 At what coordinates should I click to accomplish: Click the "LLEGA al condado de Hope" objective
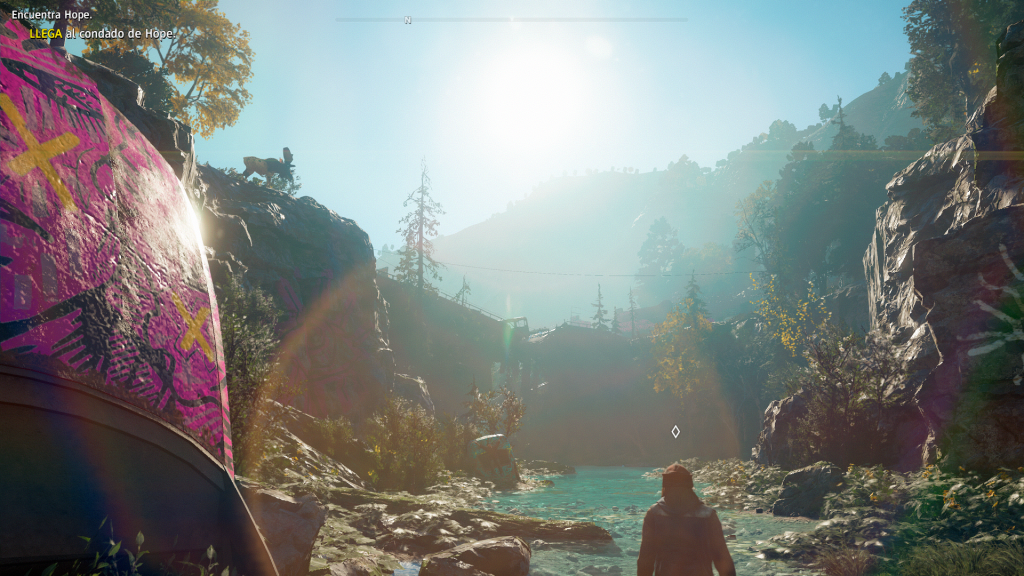coord(103,33)
